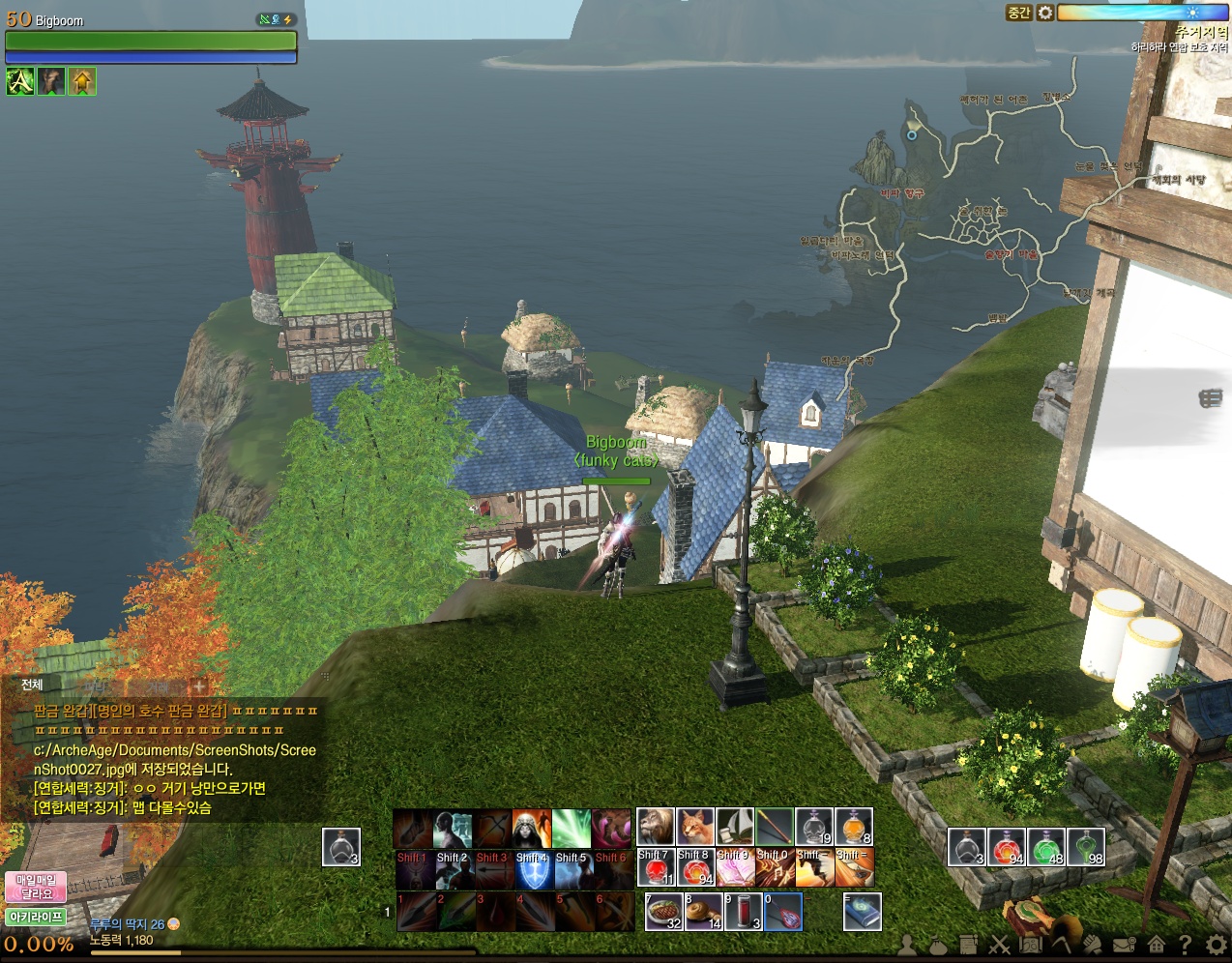The image size is (1232, 963).
Task: Add a new chat tab with plus
Action: (x=199, y=686)
